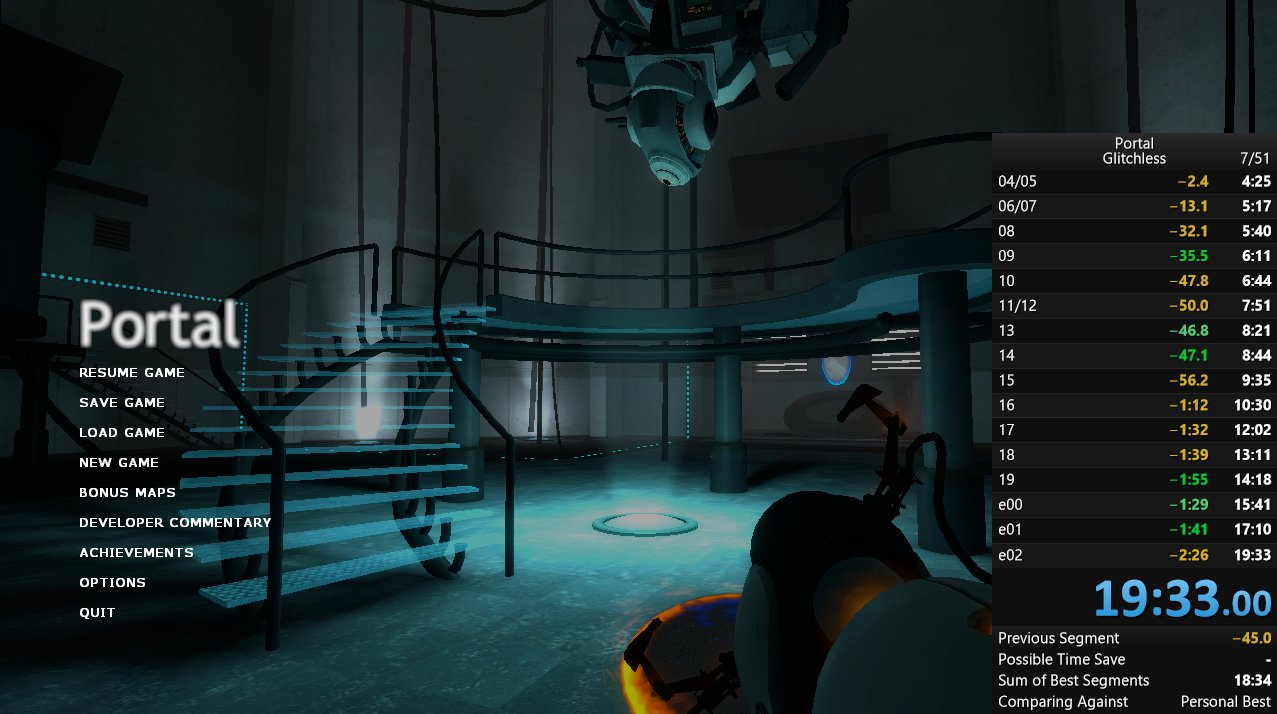Image resolution: width=1277 pixels, height=714 pixels.
Task: Open the Options menu
Action: [112, 583]
